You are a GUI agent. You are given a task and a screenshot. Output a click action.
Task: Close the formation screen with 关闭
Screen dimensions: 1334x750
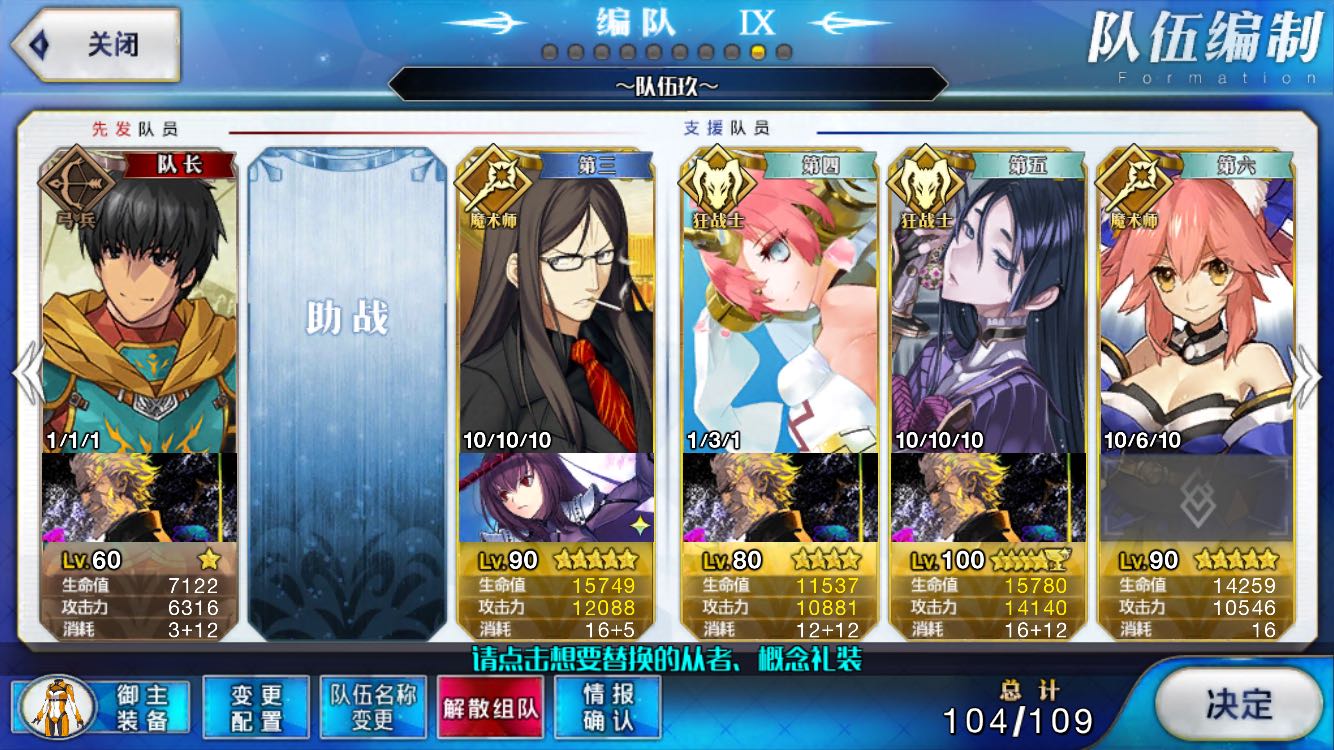pos(95,45)
